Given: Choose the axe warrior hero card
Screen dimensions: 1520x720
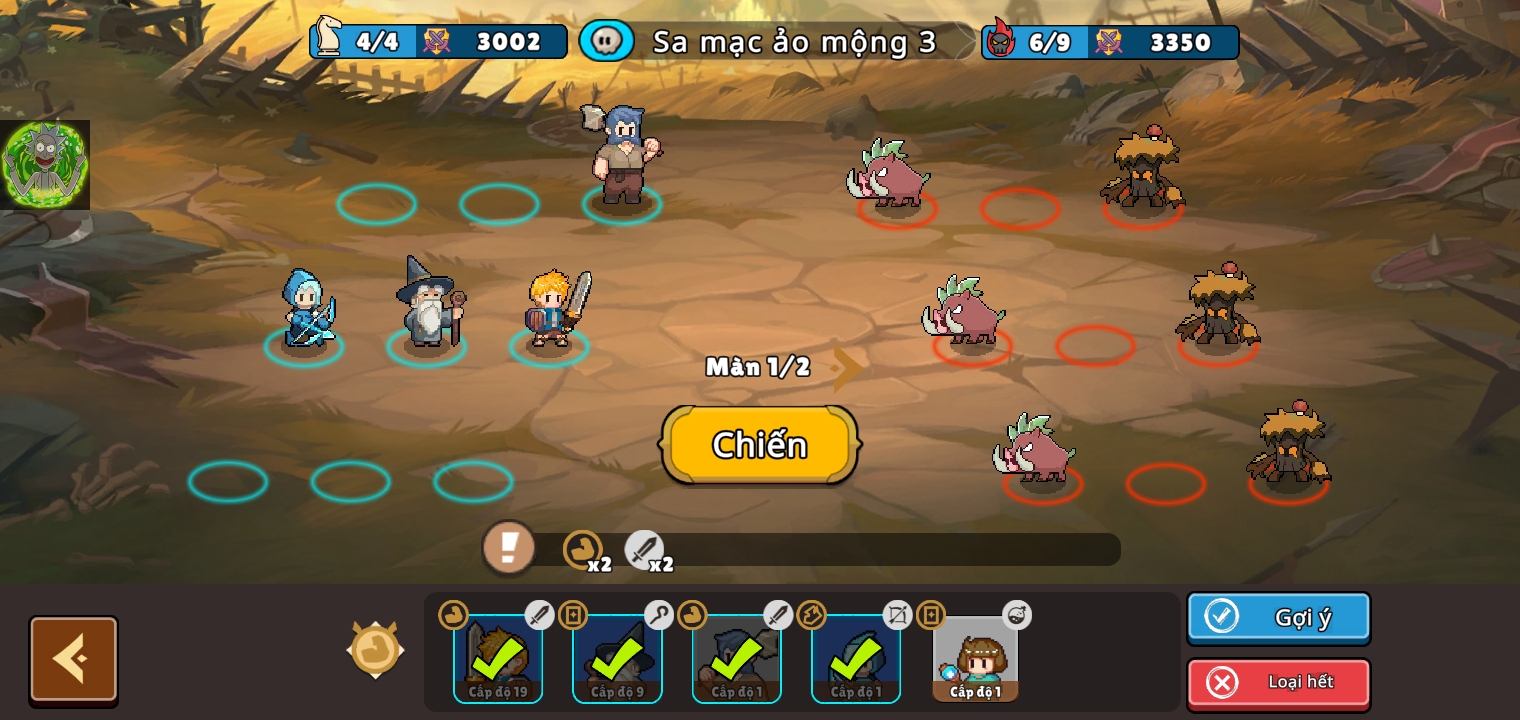Looking at the screenshot, I should (x=737, y=658).
